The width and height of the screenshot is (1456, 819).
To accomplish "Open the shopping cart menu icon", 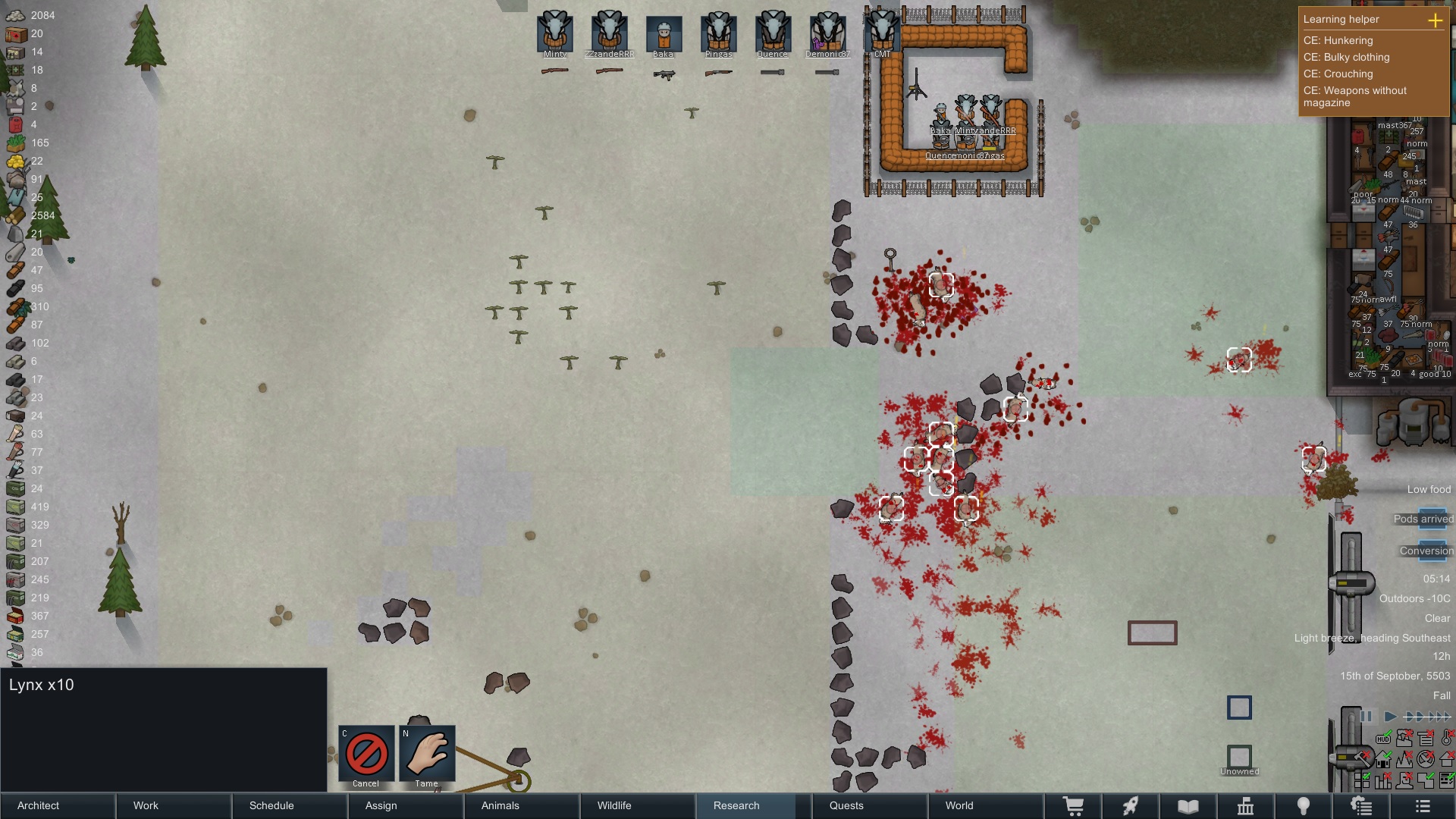I will tap(1073, 806).
